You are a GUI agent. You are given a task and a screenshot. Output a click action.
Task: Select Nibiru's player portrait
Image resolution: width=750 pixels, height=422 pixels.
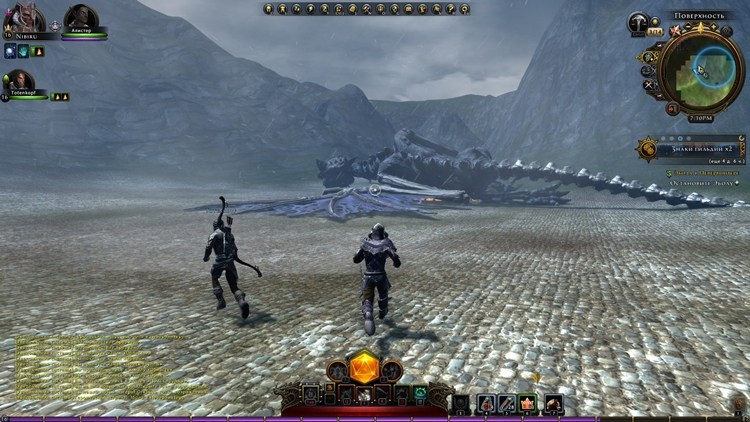21,19
